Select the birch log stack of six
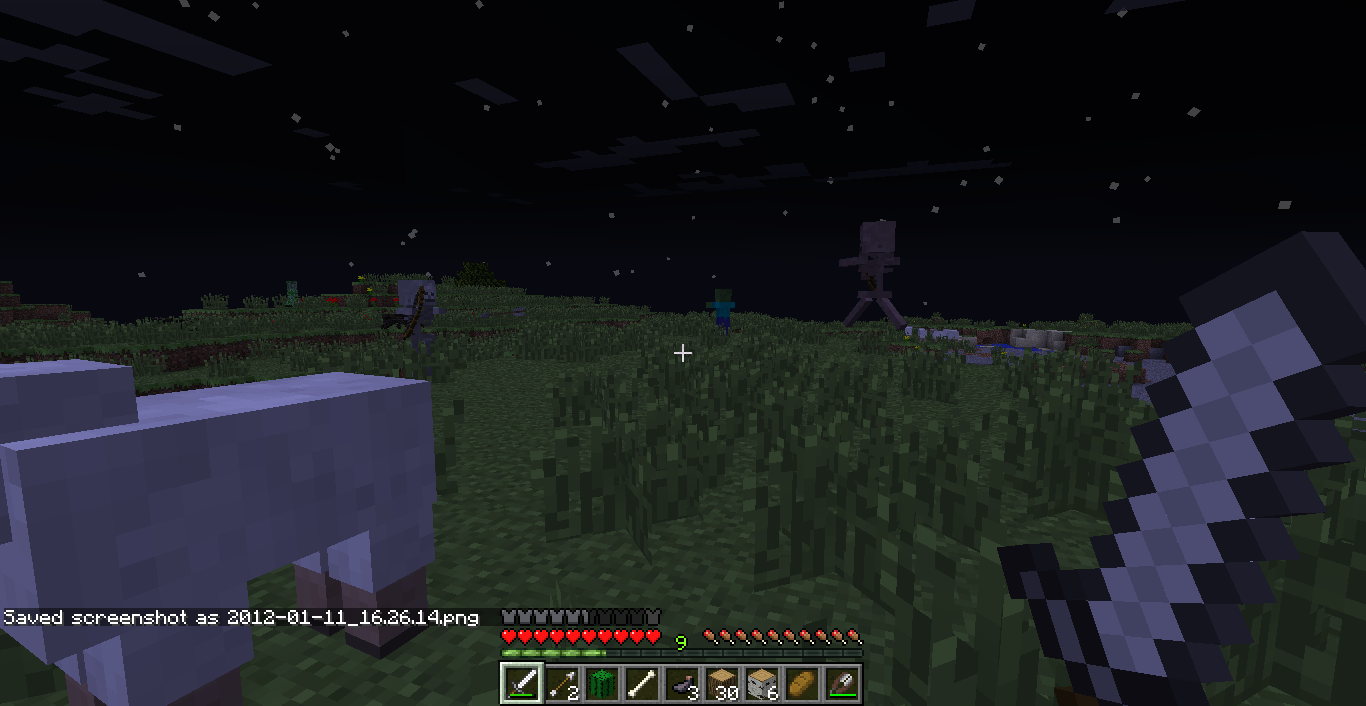 tap(762, 684)
